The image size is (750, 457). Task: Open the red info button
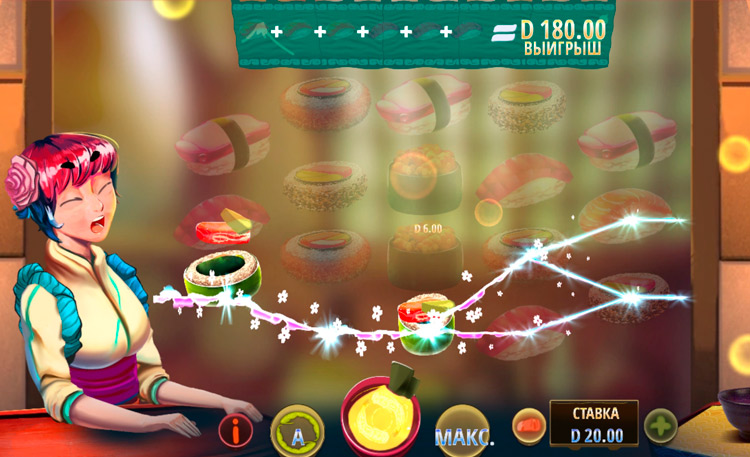(236, 431)
